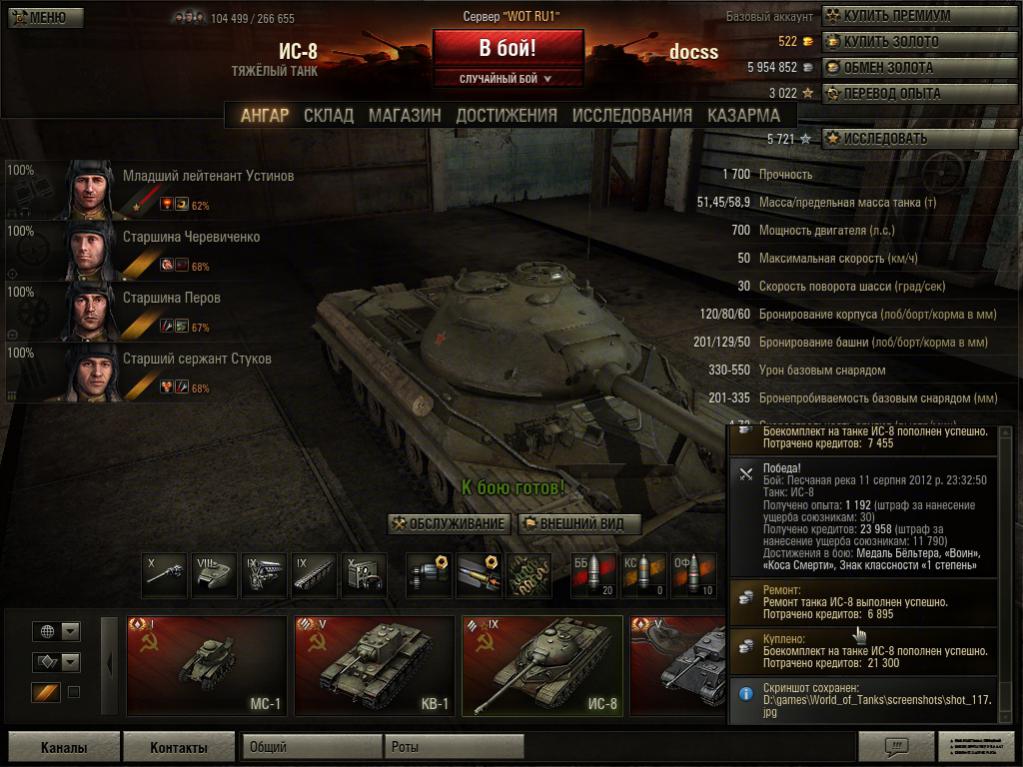Choose КУПИТЬ ЗОЛОТО button

(x=919, y=42)
